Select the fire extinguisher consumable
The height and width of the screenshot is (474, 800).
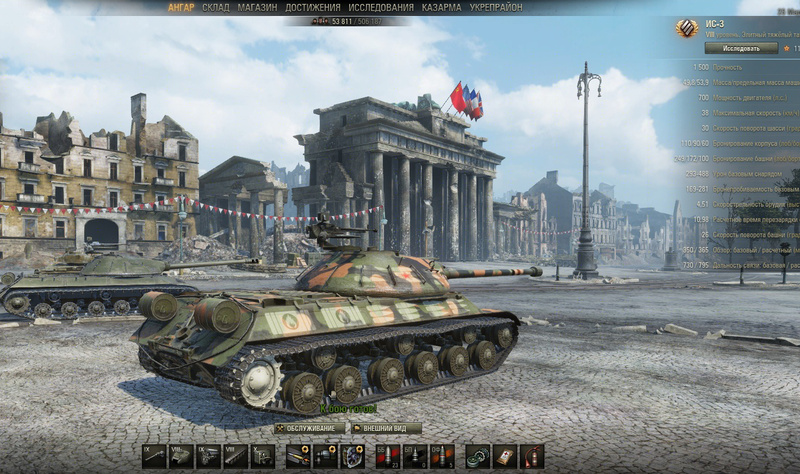click(531, 456)
